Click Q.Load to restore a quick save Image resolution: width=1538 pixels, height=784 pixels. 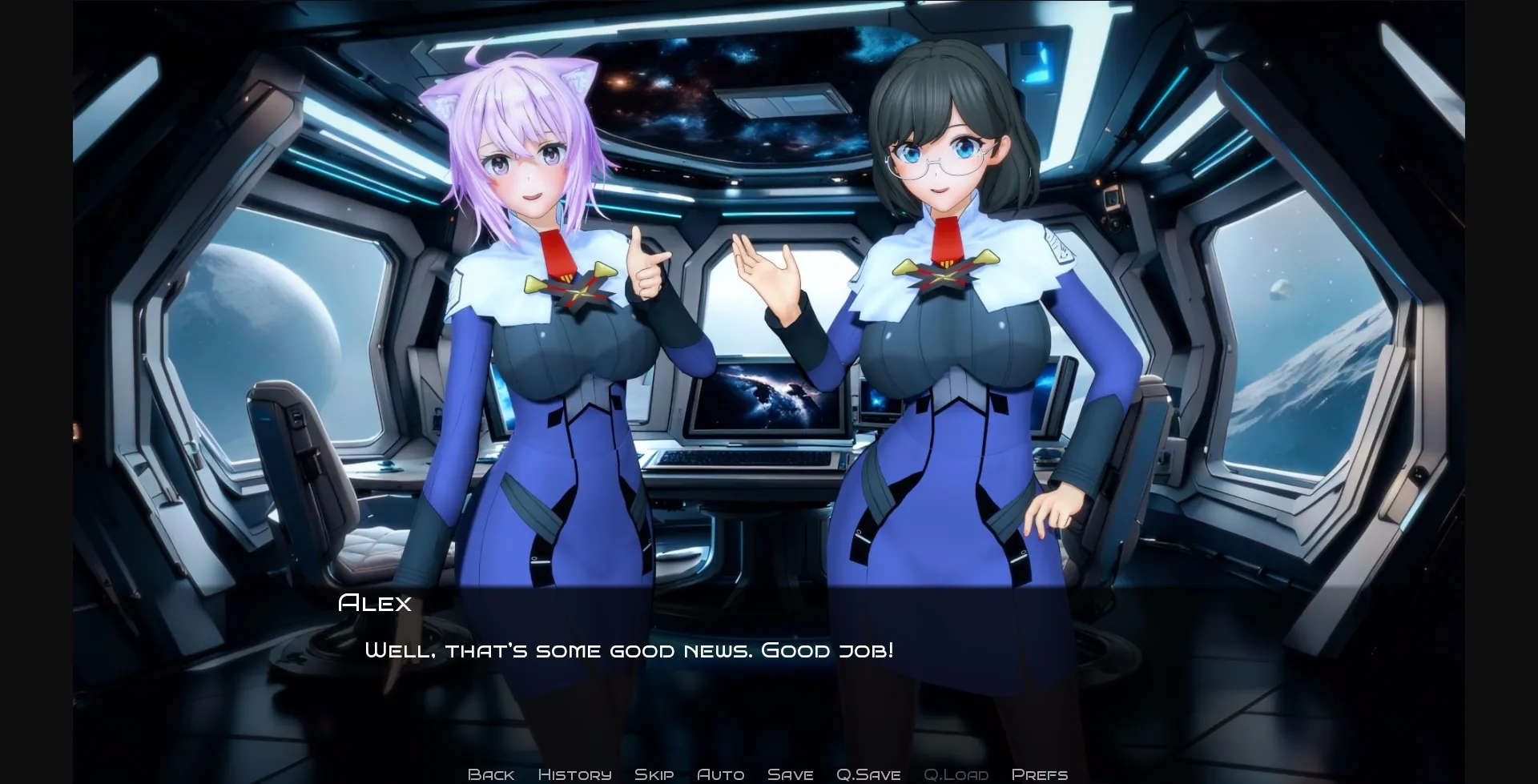tap(956, 774)
